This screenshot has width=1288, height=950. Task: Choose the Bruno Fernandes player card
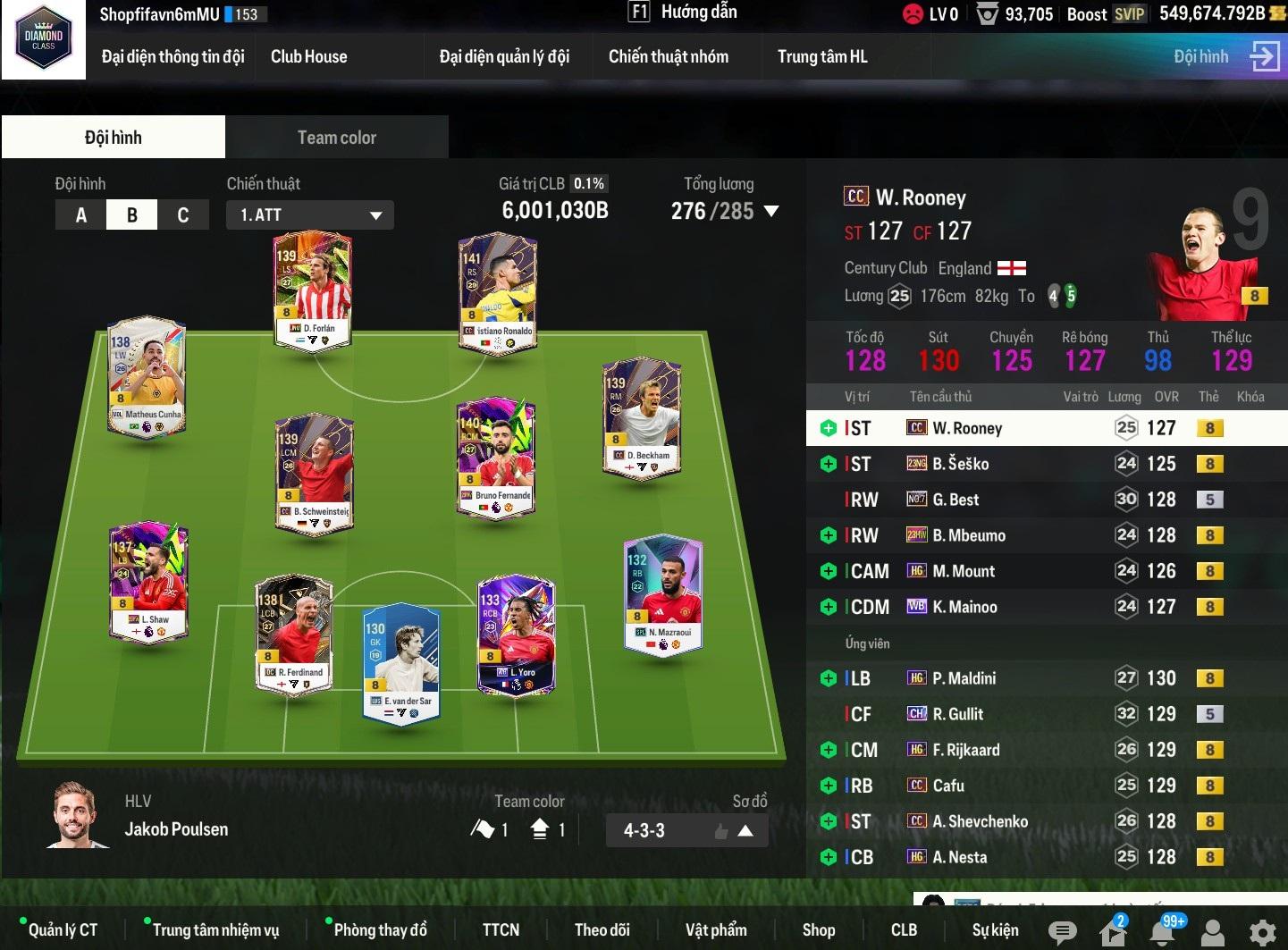(495, 457)
